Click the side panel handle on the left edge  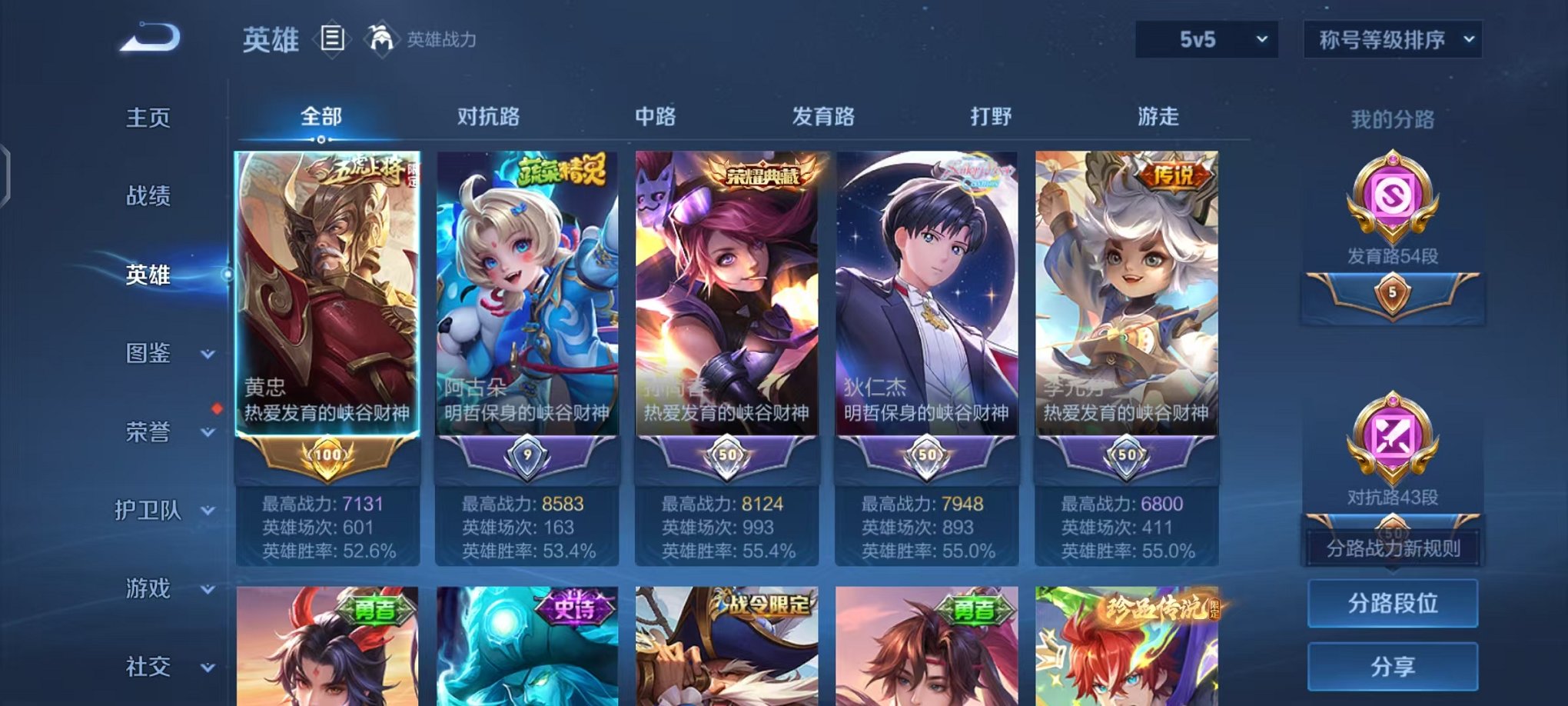click(6, 173)
